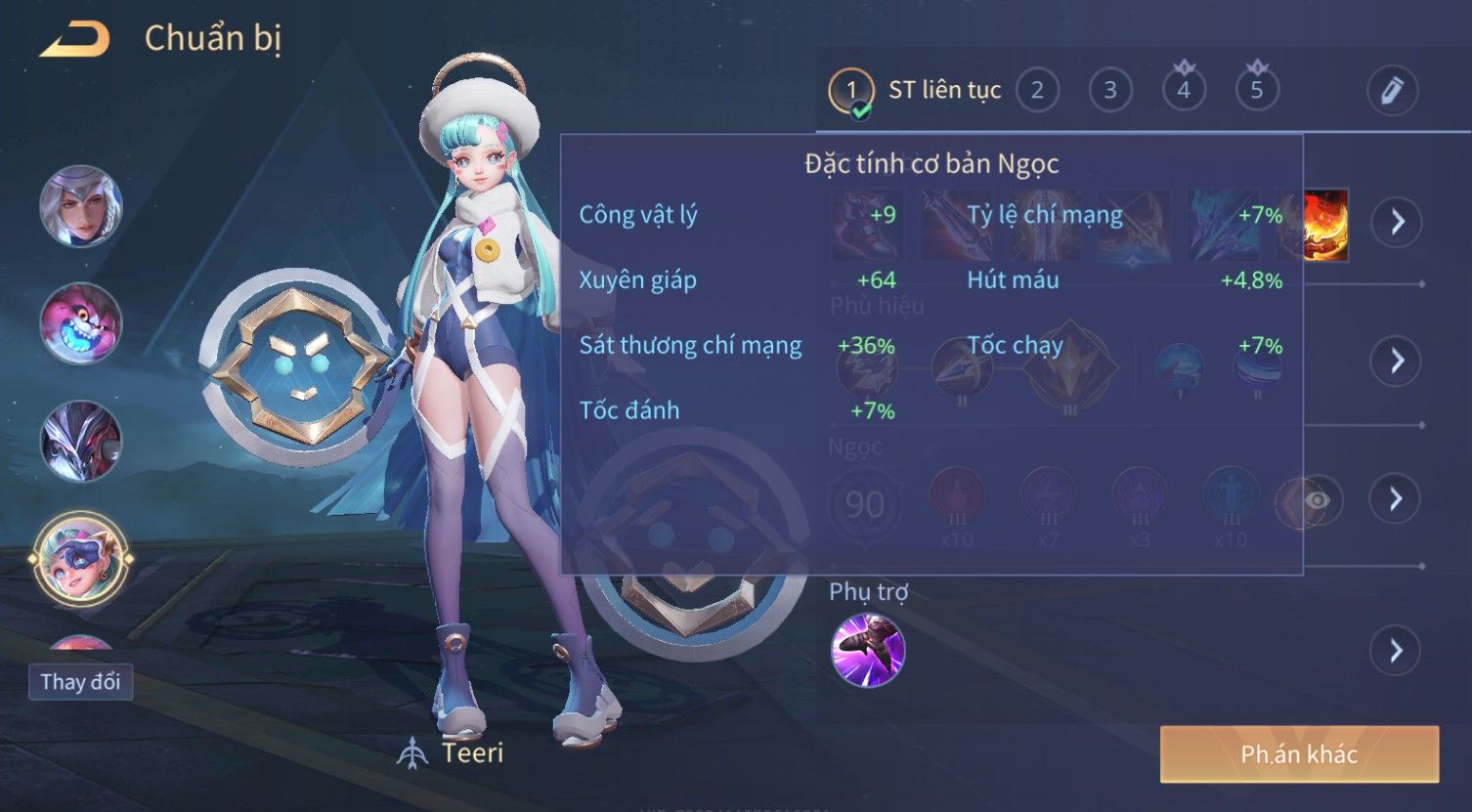Switch to build preset 3
1472x812 pixels.
(1110, 91)
